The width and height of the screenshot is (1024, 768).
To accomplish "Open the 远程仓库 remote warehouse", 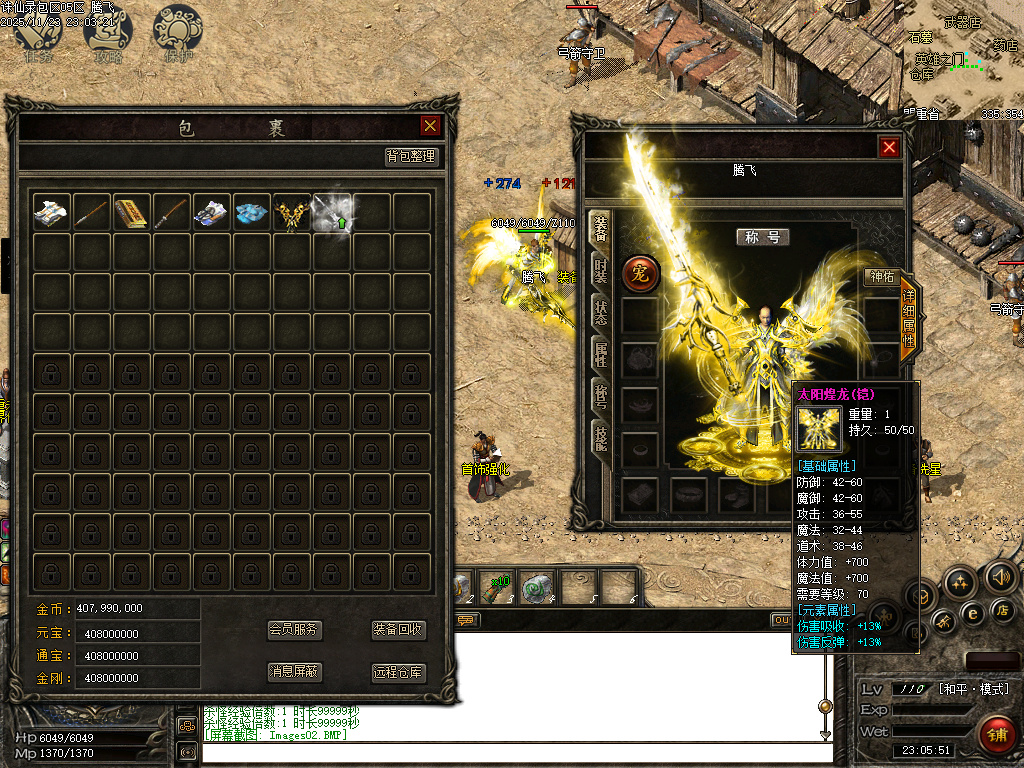I will 399,672.
